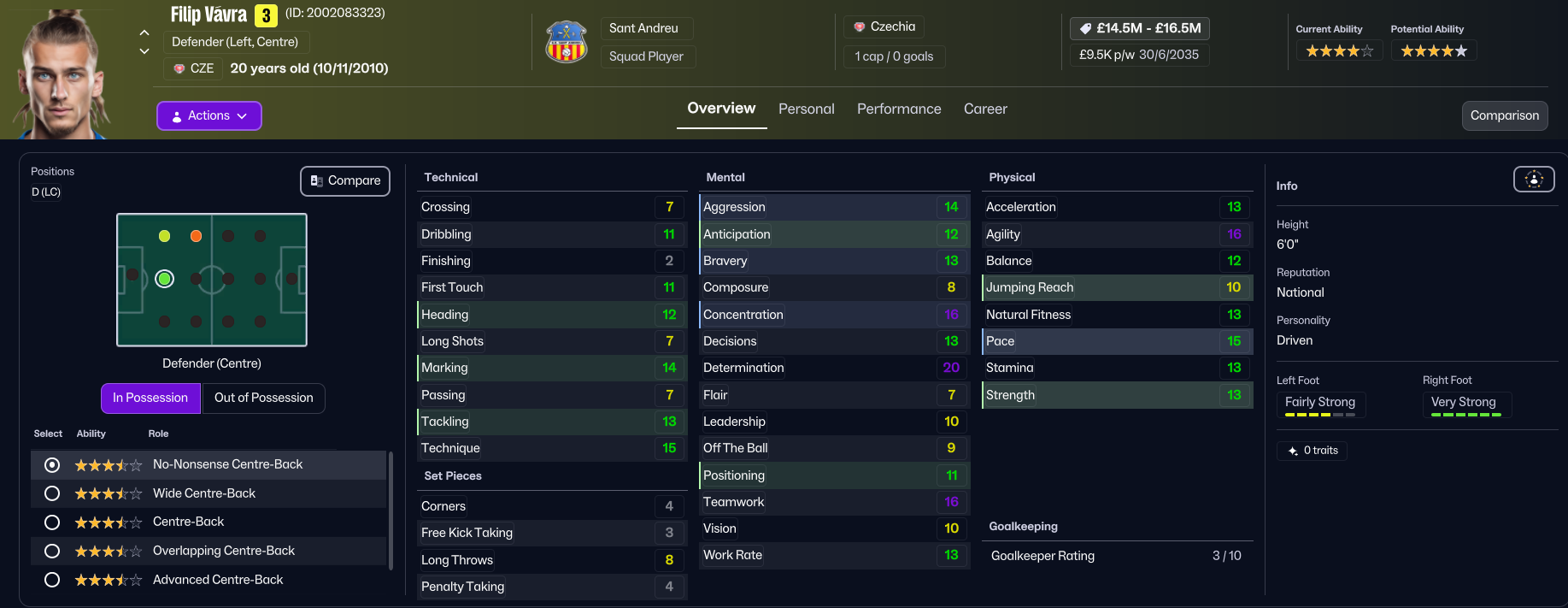Go to the previous player with up arrow

click(144, 32)
